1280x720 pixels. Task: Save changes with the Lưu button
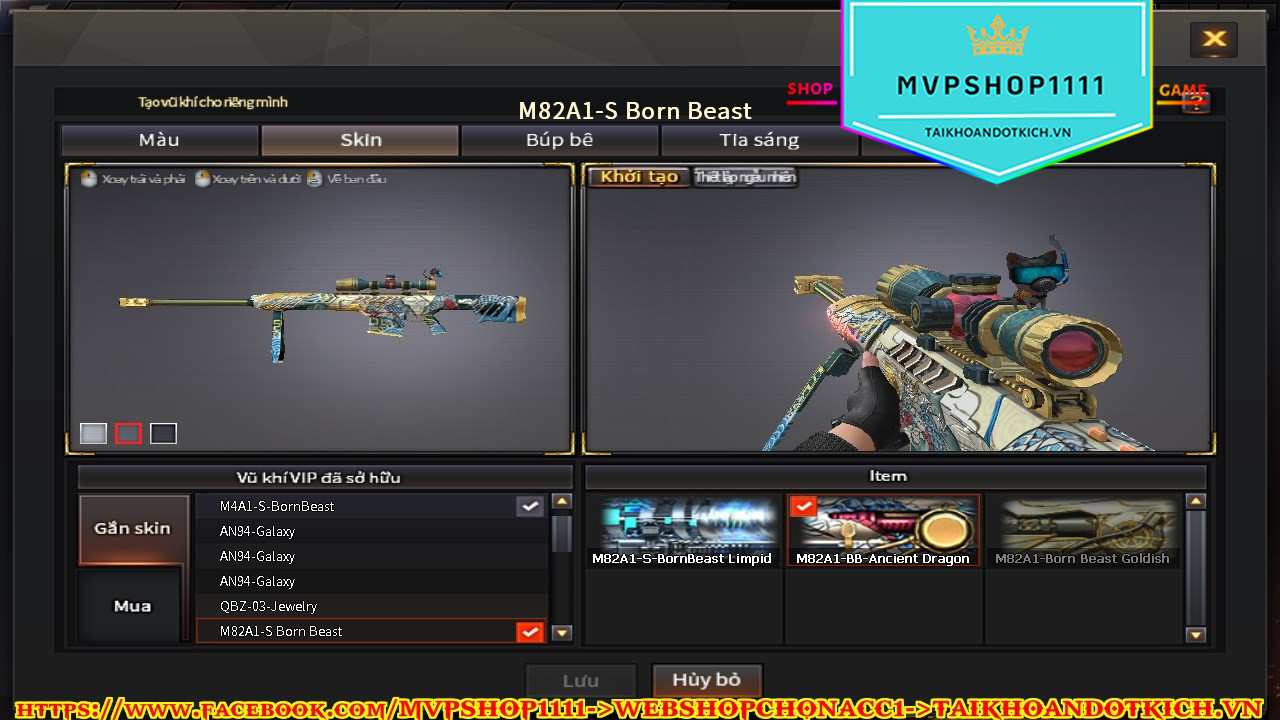581,681
